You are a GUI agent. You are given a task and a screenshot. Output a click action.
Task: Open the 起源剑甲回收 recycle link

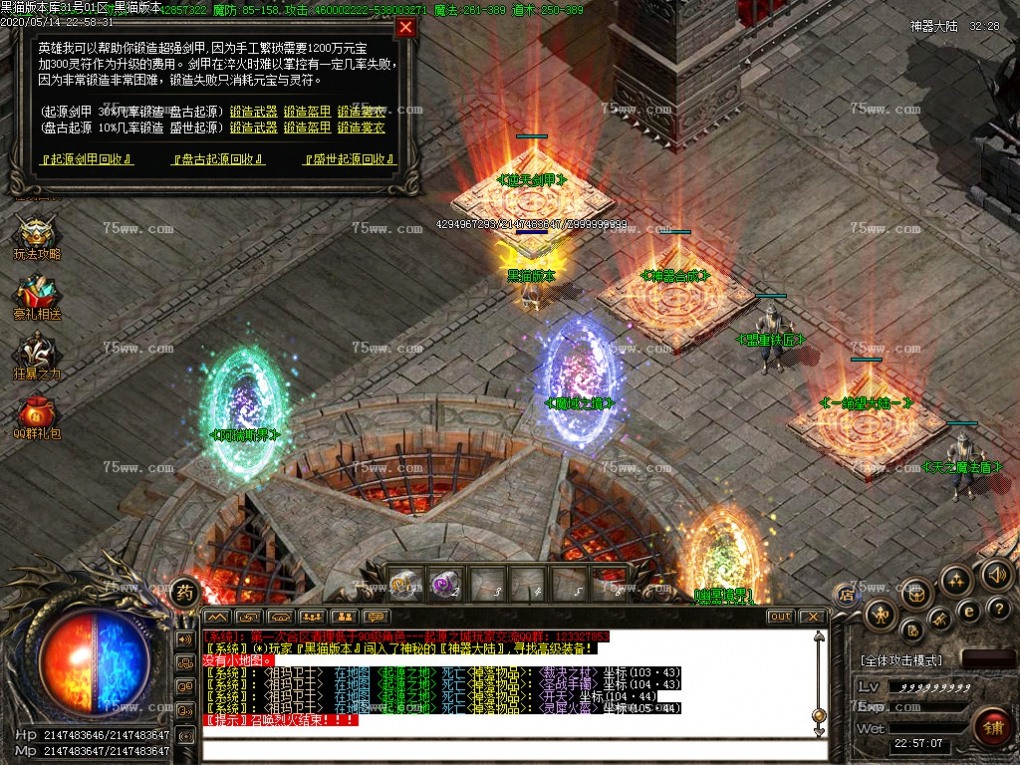86,159
